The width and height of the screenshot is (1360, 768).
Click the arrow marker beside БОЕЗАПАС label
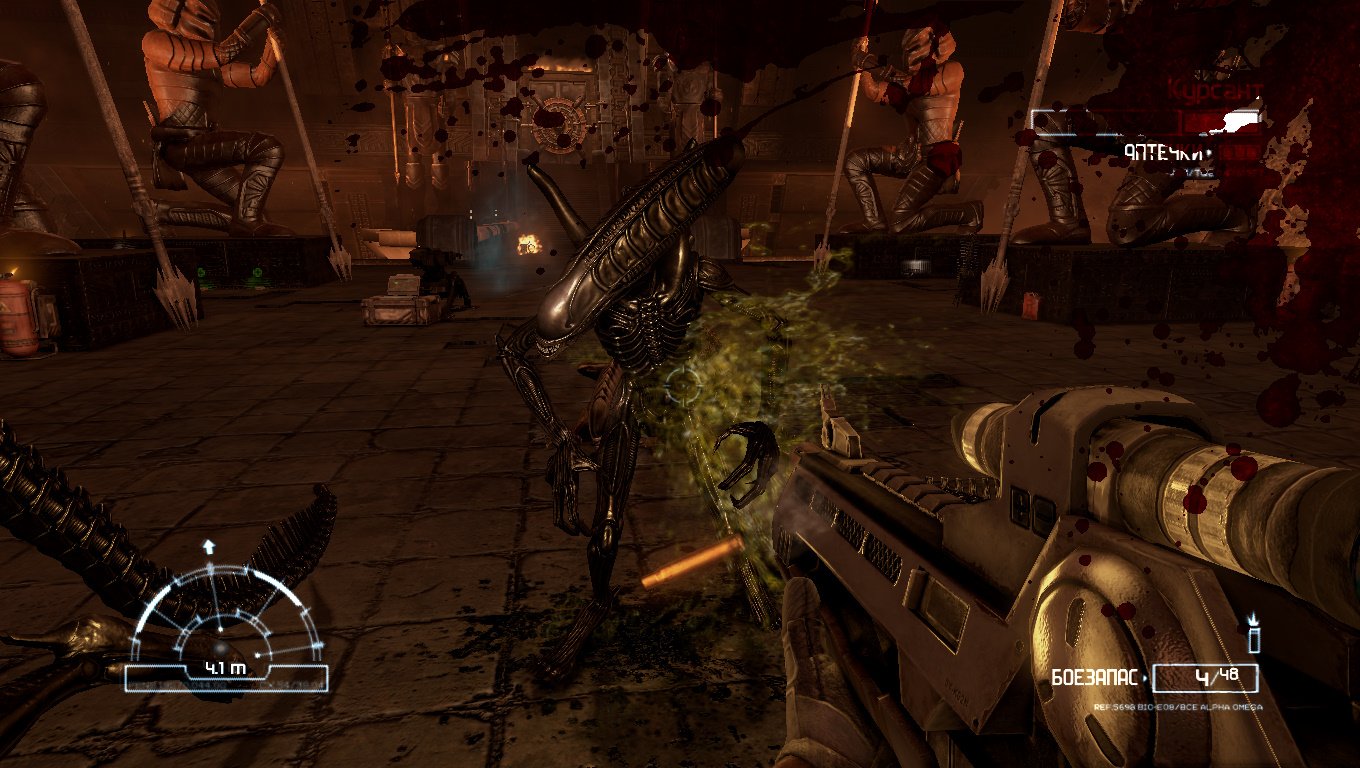coord(1145,677)
